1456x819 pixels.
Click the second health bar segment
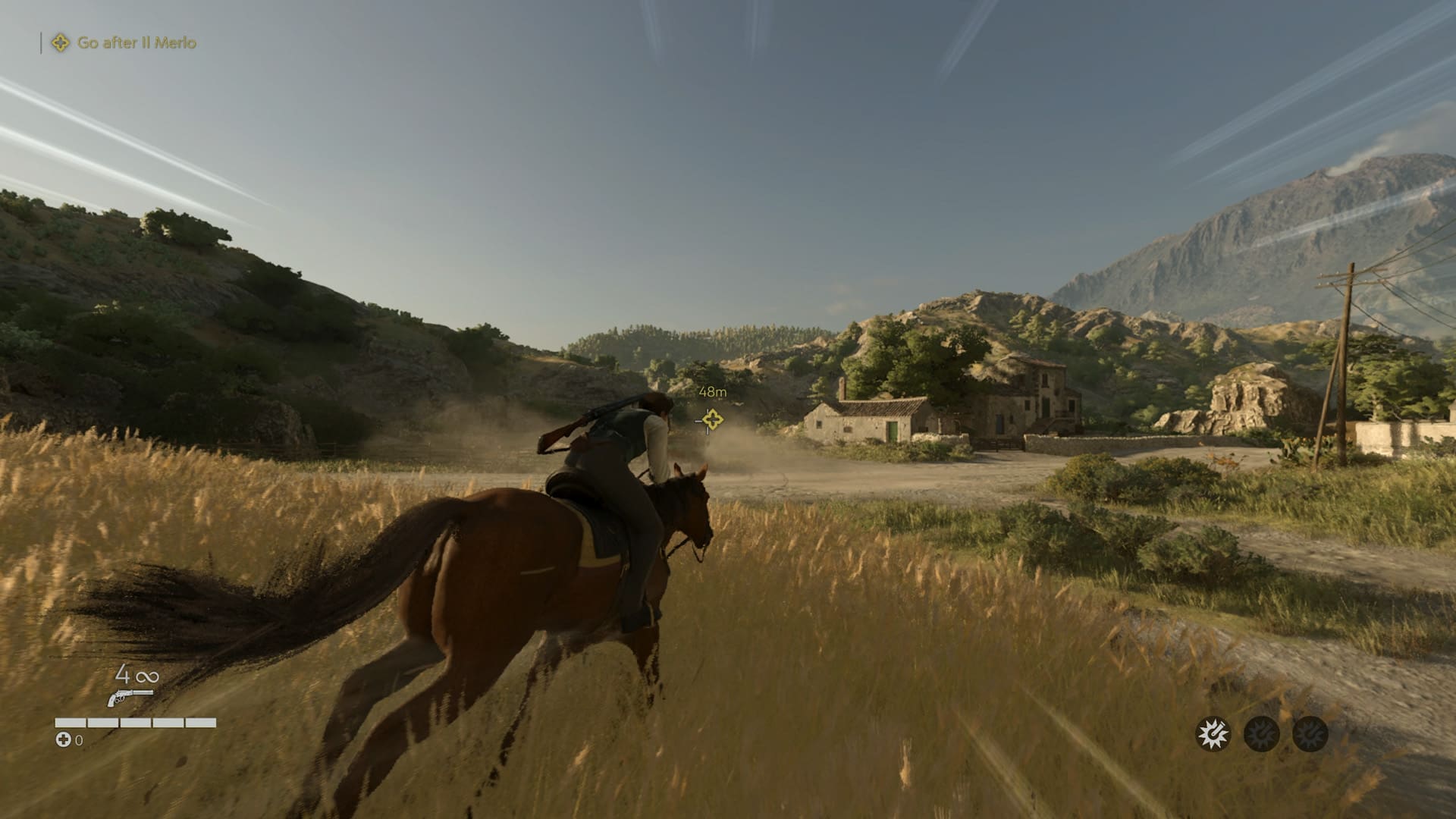tap(103, 722)
